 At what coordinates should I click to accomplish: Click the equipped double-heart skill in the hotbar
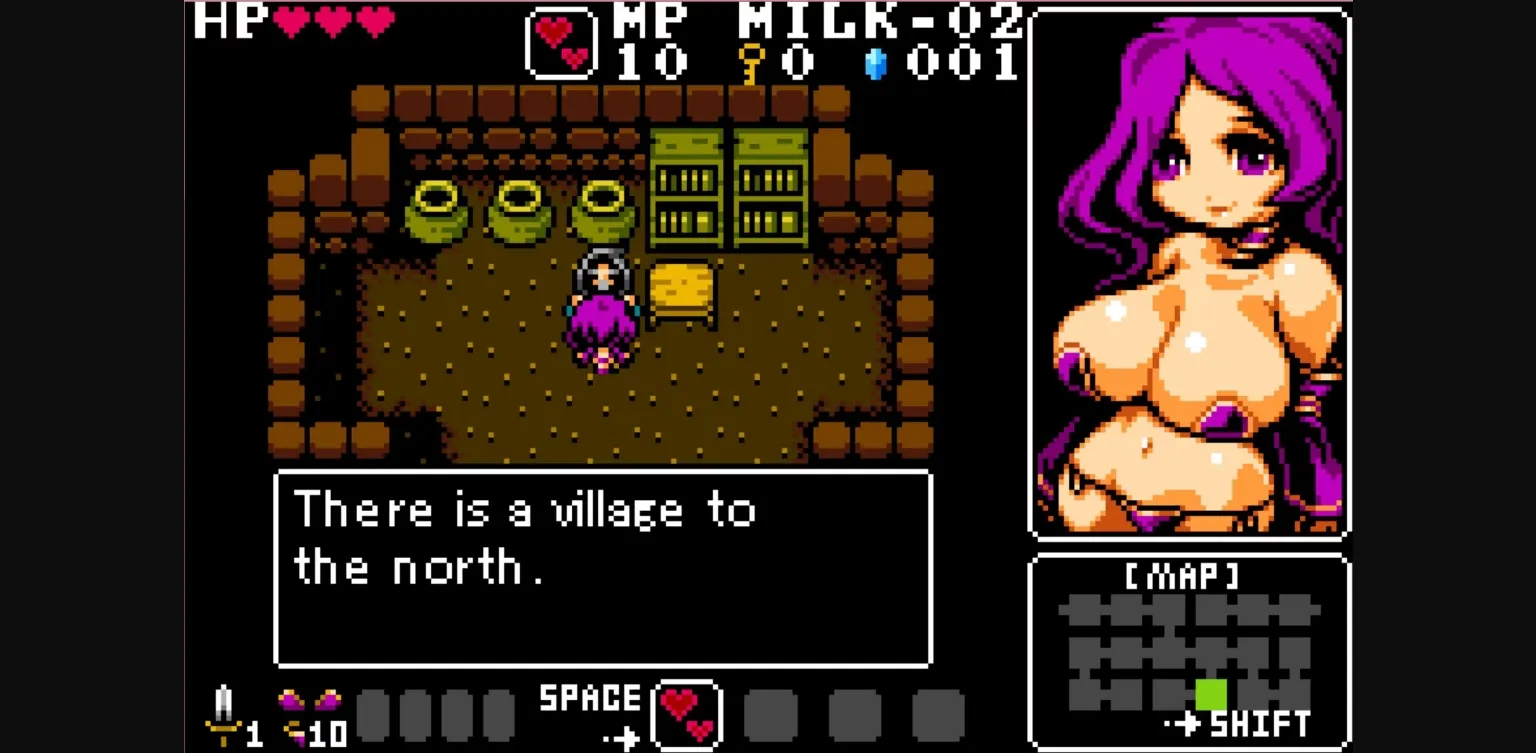click(688, 712)
